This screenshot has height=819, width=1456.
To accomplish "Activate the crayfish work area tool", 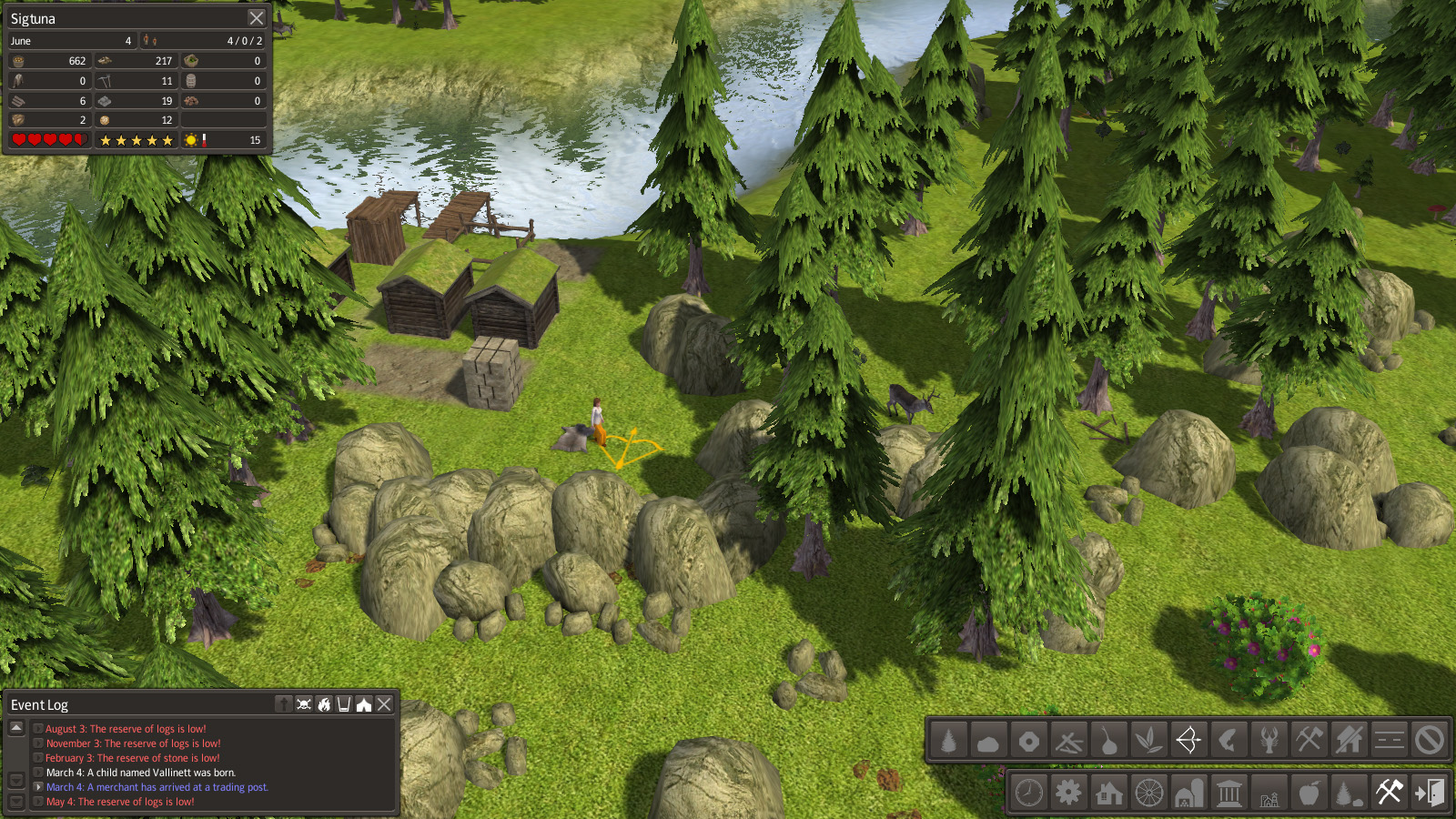I will (1269, 740).
